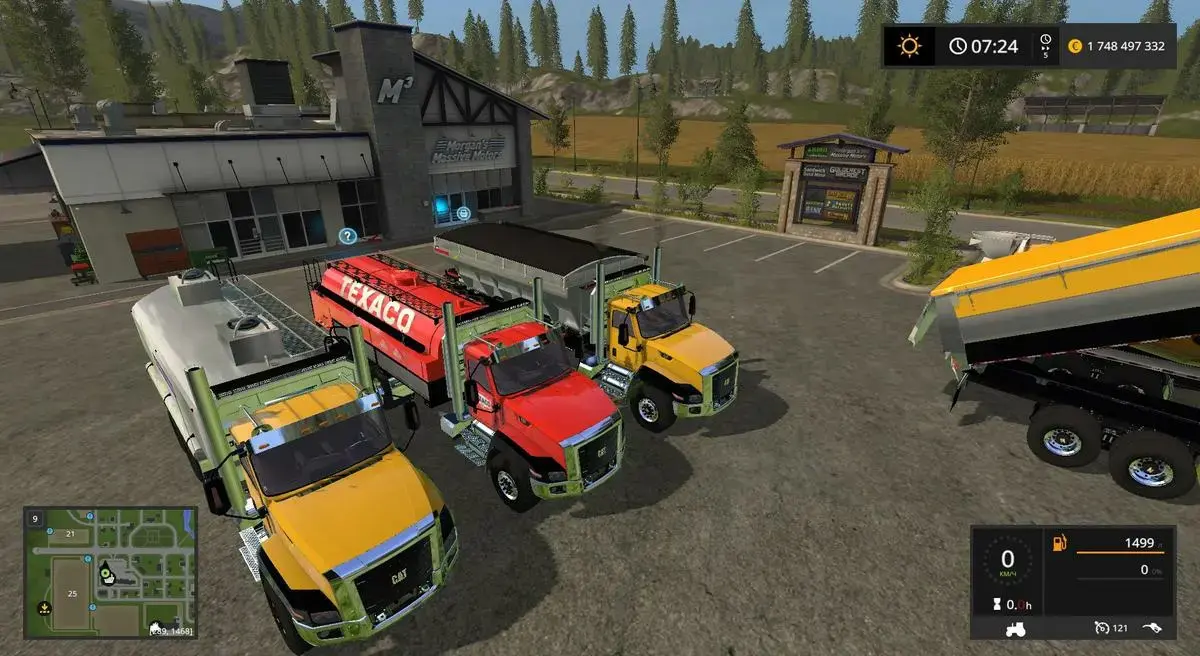This screenshot has height=656, width=1200.
Task: Open the minimap
Action: pyautogui.click(x=111, y=573)
